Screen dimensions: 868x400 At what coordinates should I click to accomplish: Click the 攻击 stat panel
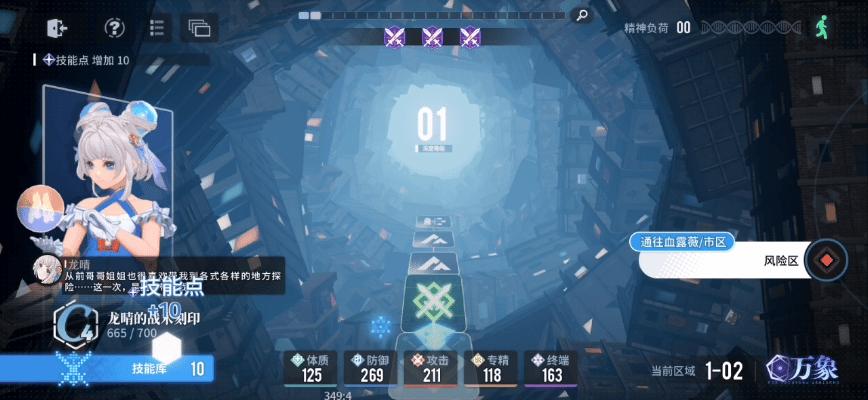433,368
